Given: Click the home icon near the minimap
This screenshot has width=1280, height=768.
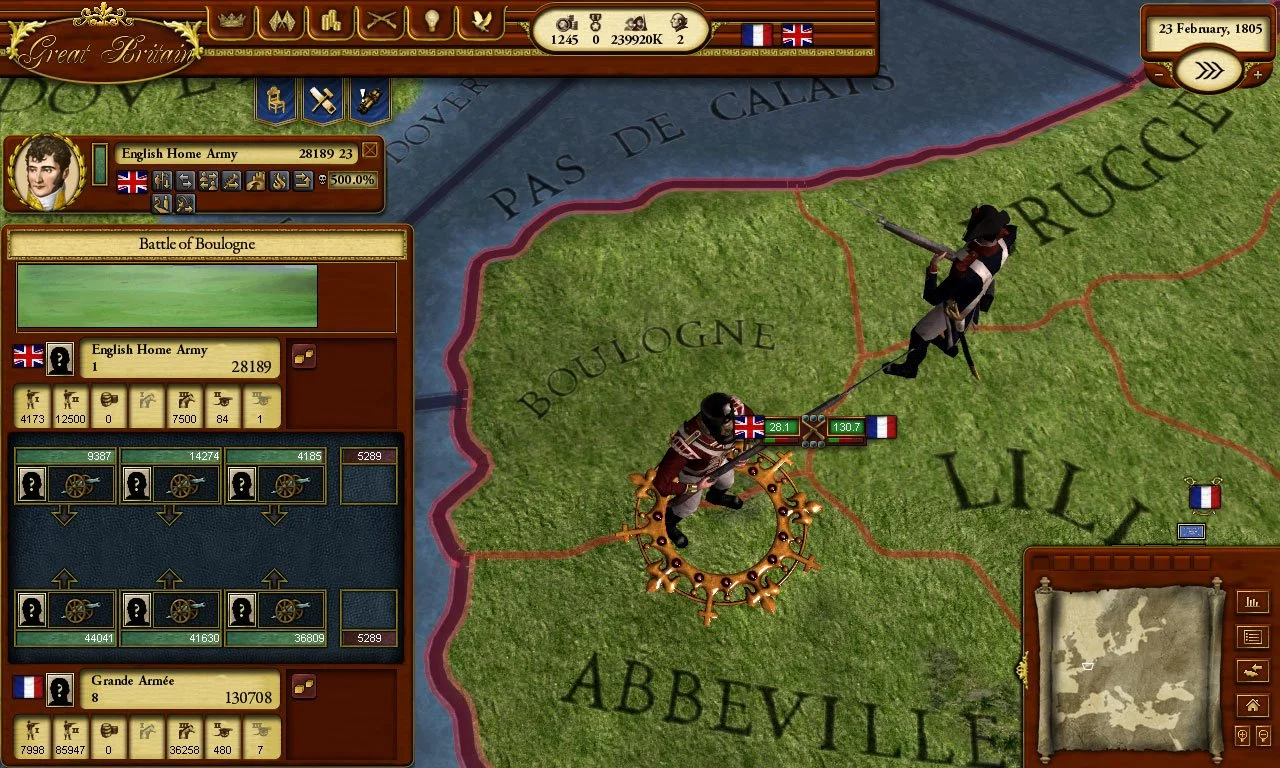Looking at the screenshot, I should [1252, 705].
